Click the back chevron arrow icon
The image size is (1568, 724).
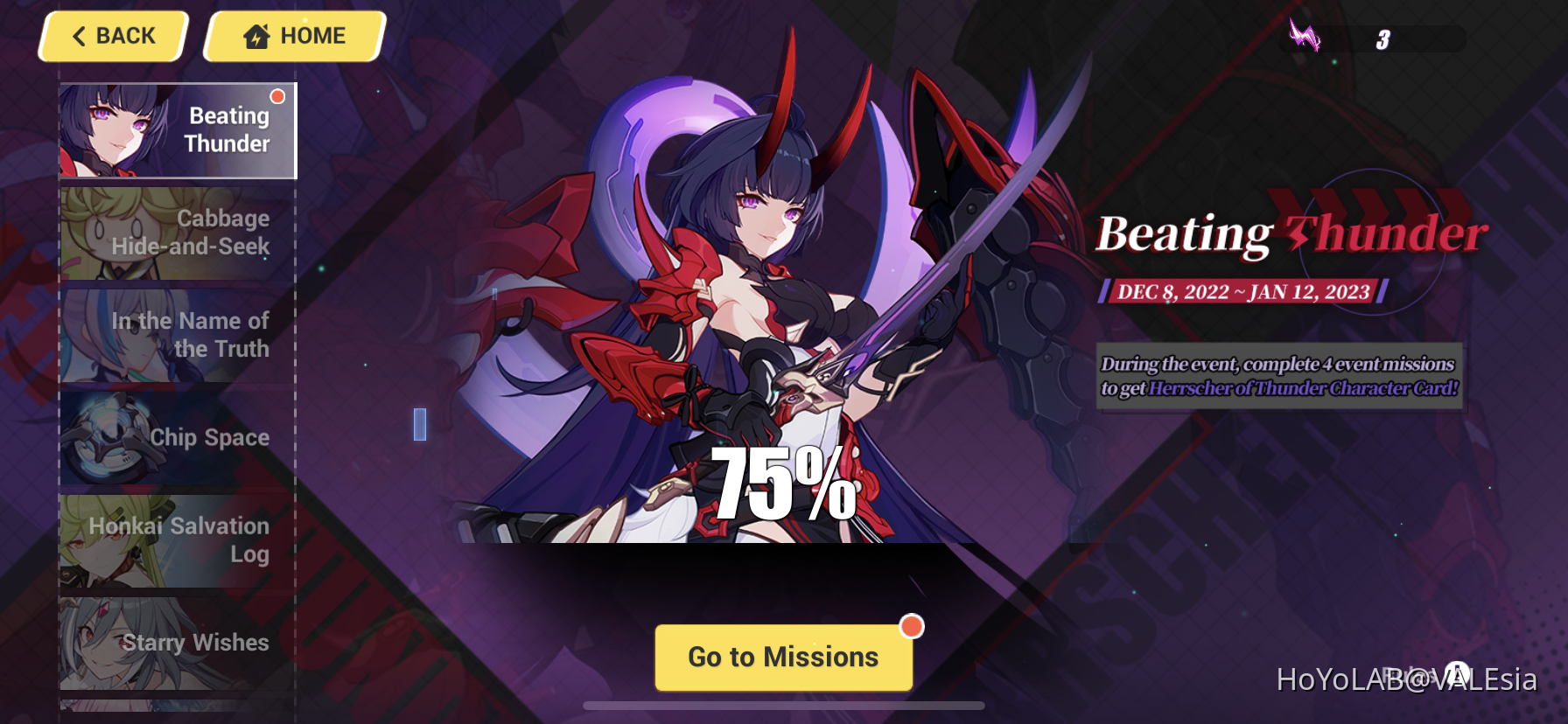point(80,36)
